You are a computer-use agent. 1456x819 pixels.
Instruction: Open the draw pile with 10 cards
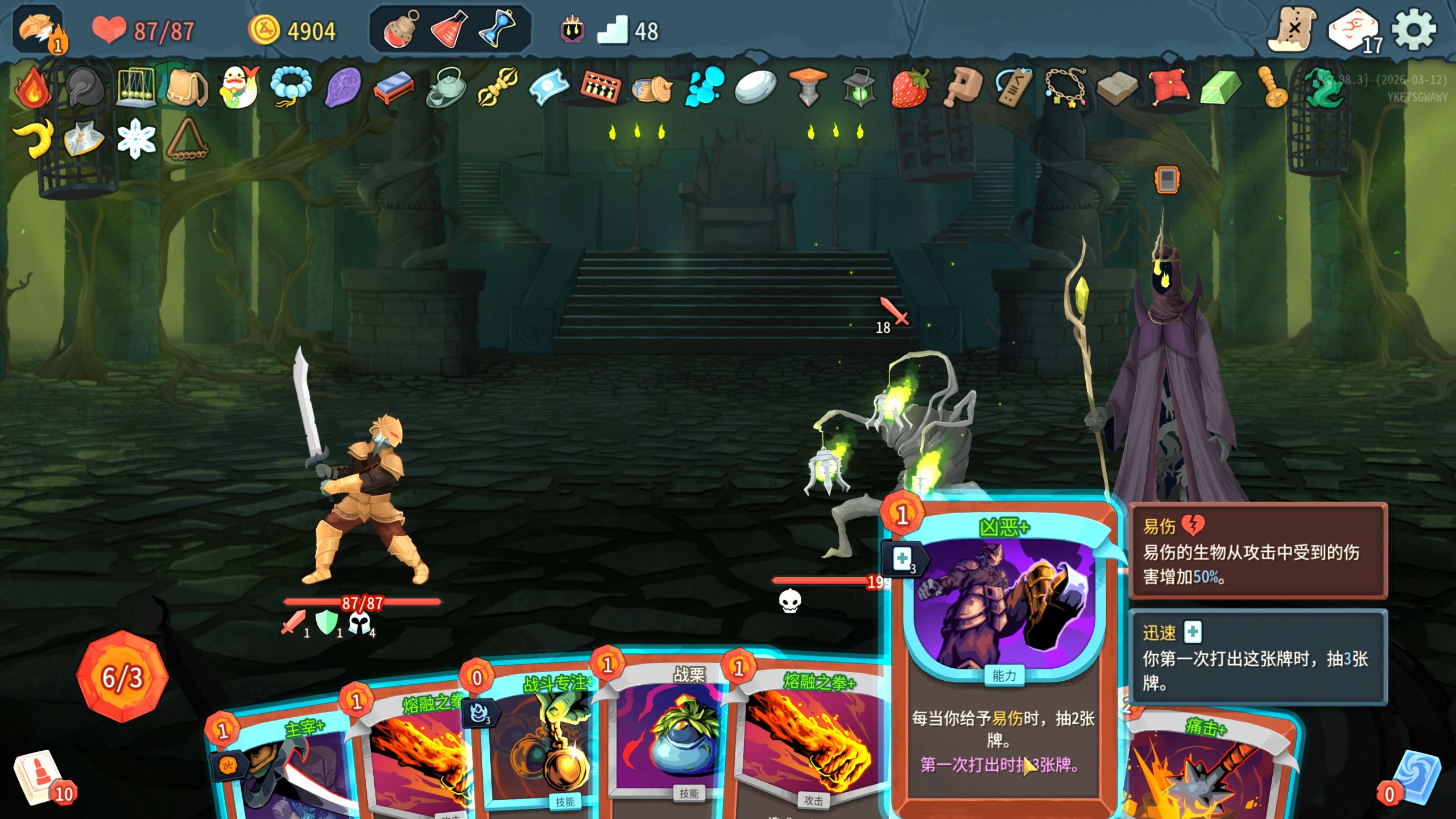(x=41, y=777)
